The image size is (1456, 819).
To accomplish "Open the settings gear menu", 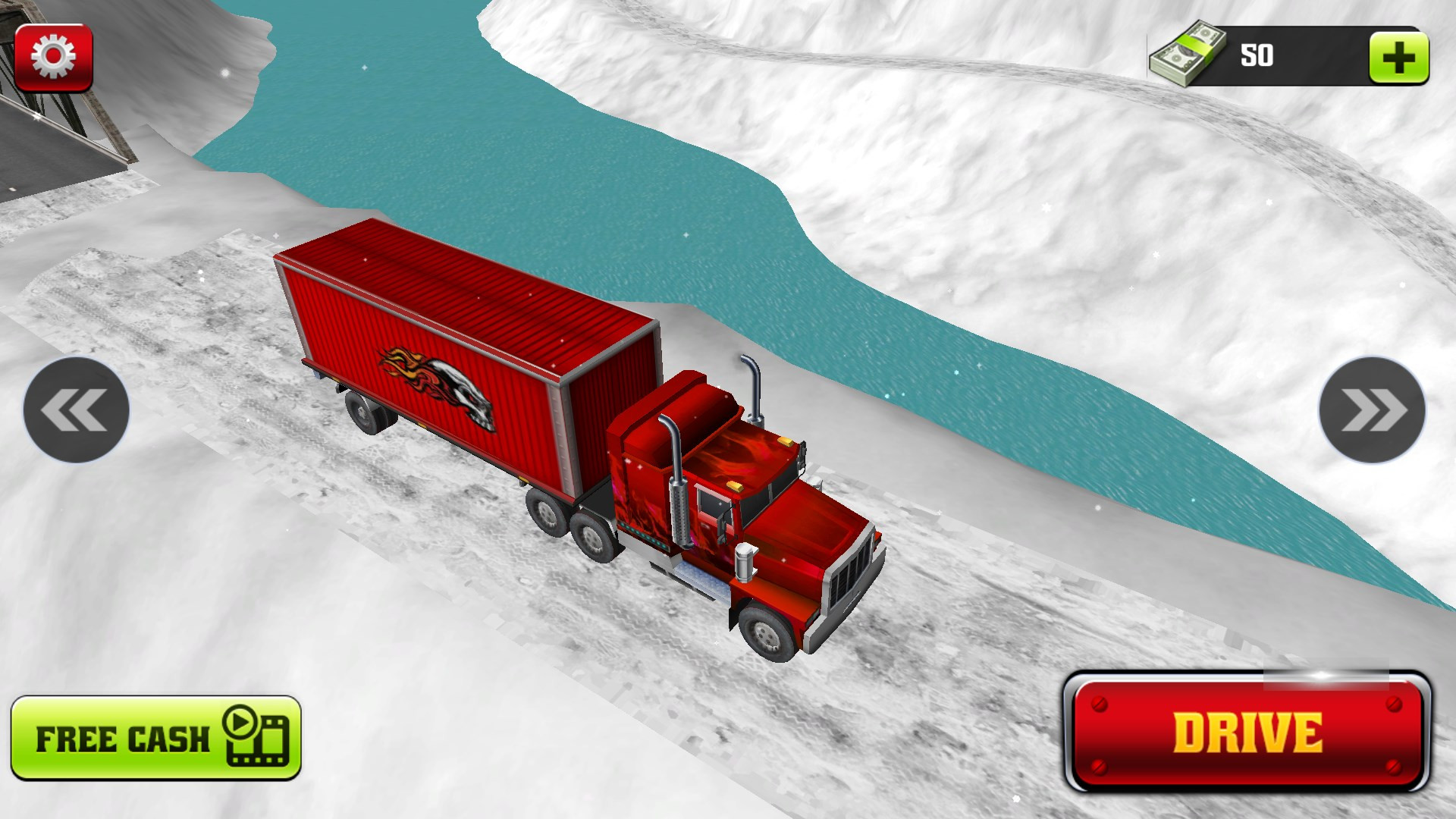I will (x=53, y=57).
